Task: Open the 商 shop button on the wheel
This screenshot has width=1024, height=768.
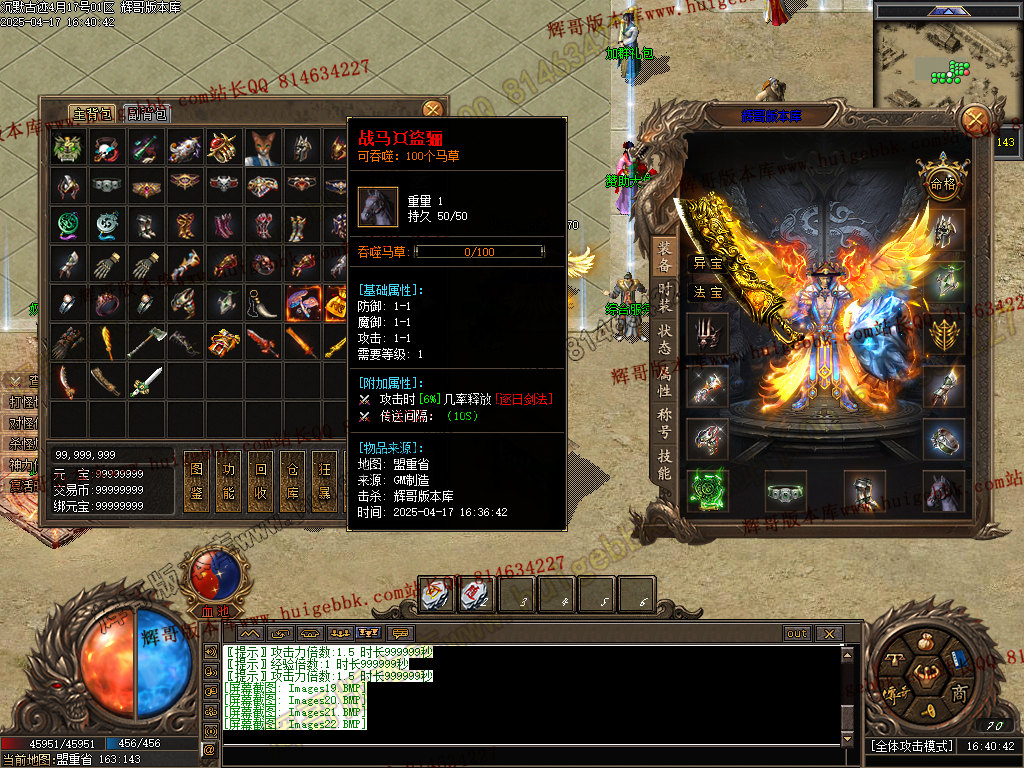Action: pyautogui.click(x=958, y=693)
